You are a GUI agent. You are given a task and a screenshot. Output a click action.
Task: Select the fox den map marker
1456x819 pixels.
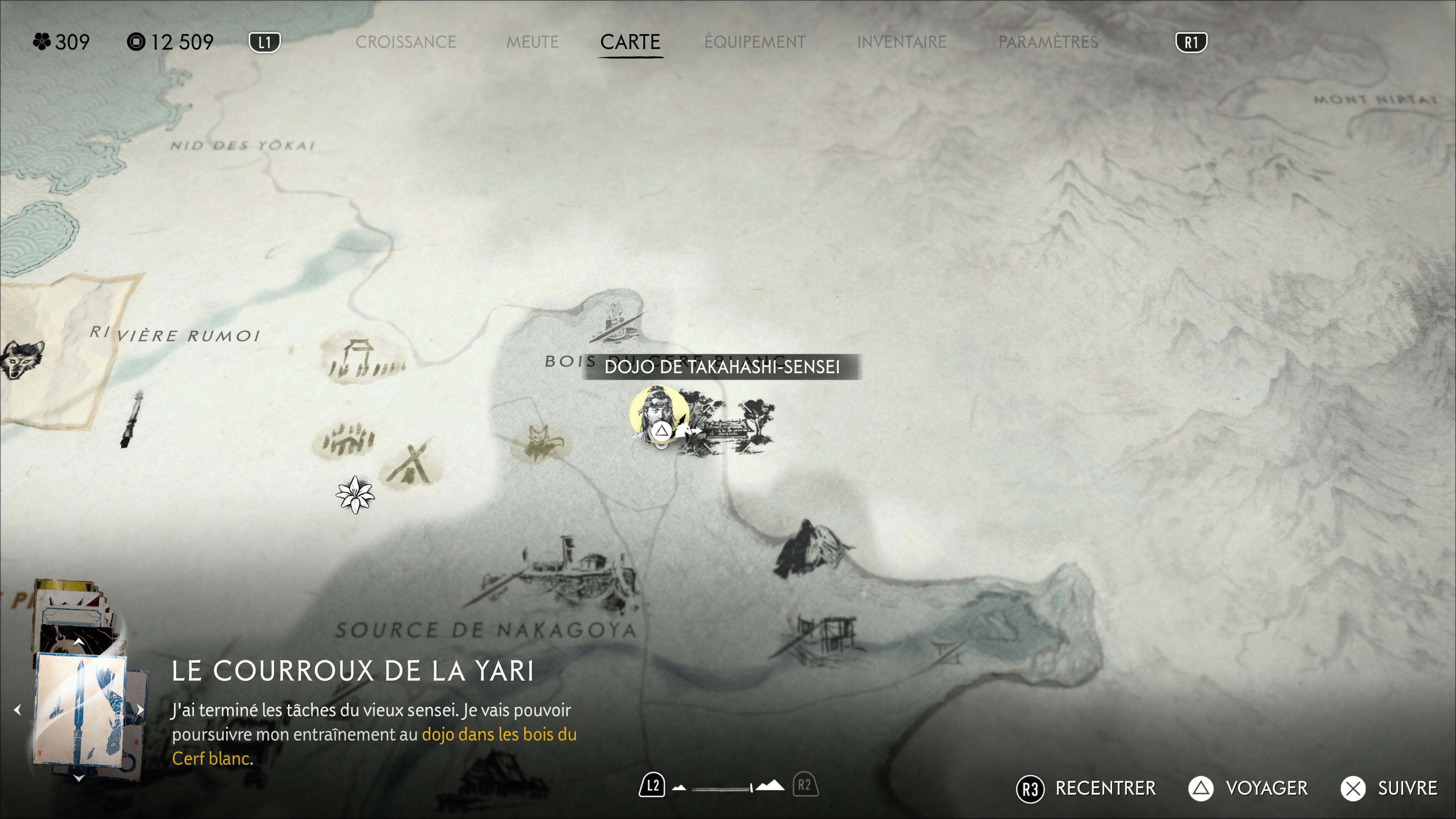coord(539,442)
